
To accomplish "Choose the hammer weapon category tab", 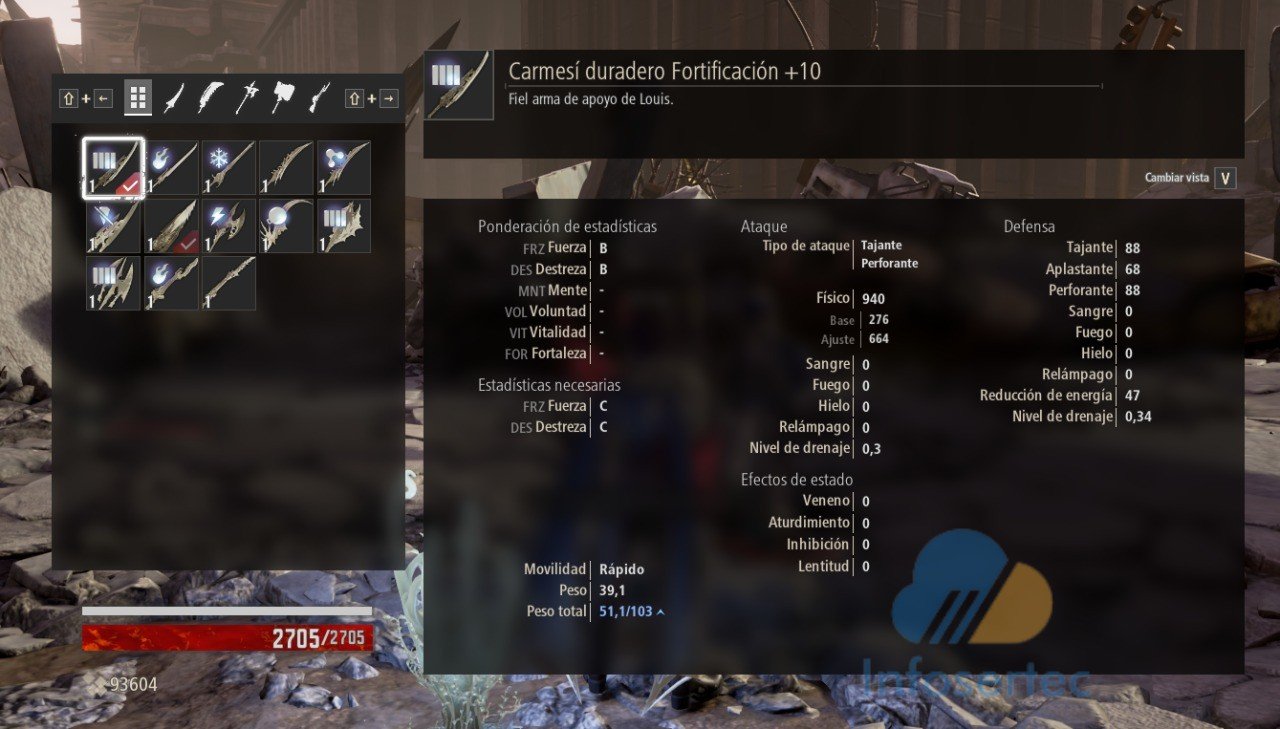I will pyautogui.click(x=283, y=98).
